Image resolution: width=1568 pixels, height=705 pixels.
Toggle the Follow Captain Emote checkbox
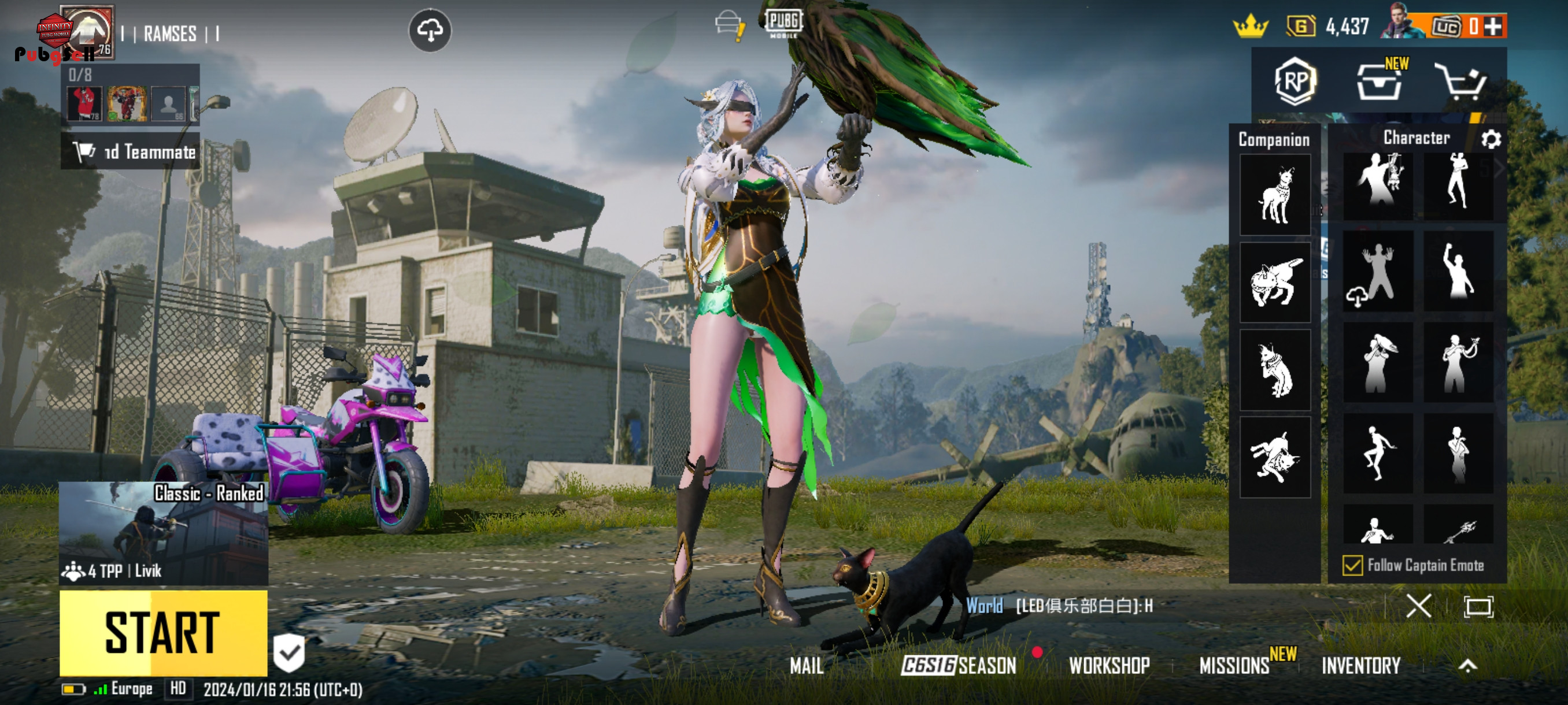pos(1352,565)
